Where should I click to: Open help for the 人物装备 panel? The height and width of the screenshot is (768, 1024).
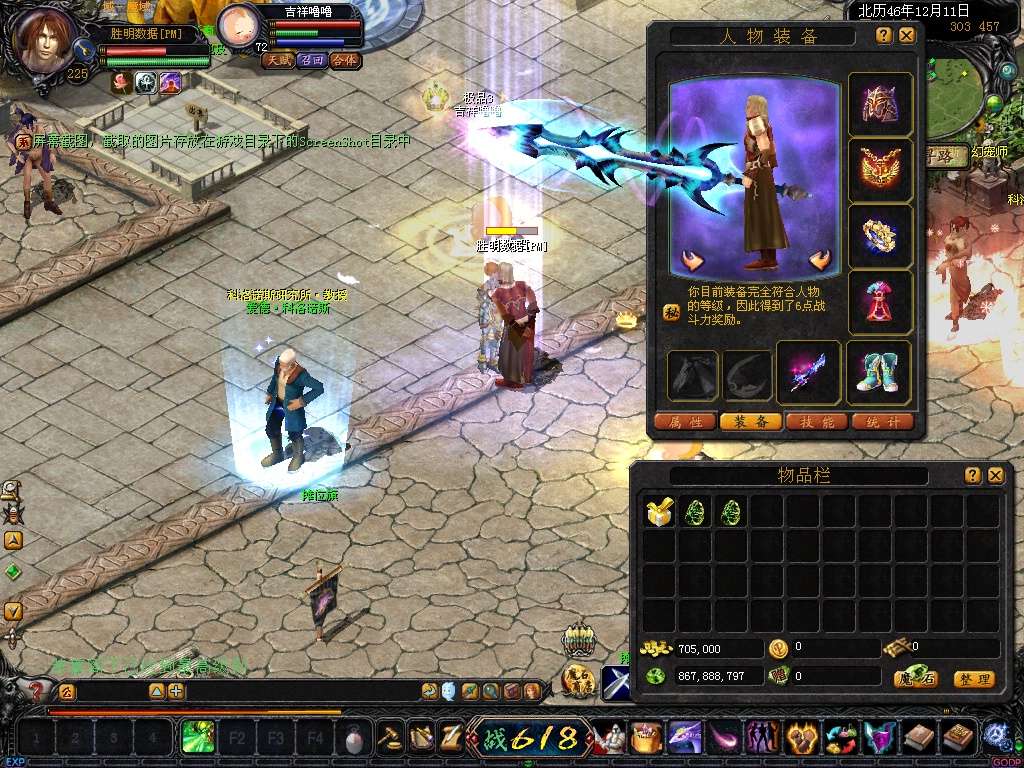[x=884, y=35]
